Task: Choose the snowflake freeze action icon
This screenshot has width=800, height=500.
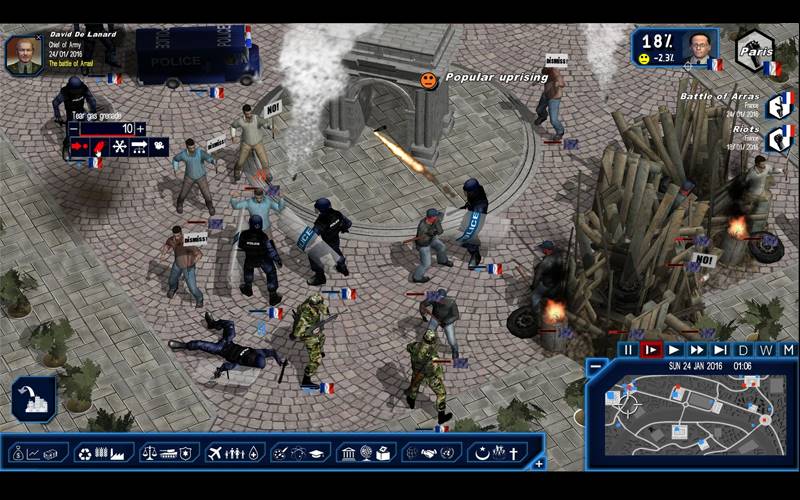Action: 118,147
